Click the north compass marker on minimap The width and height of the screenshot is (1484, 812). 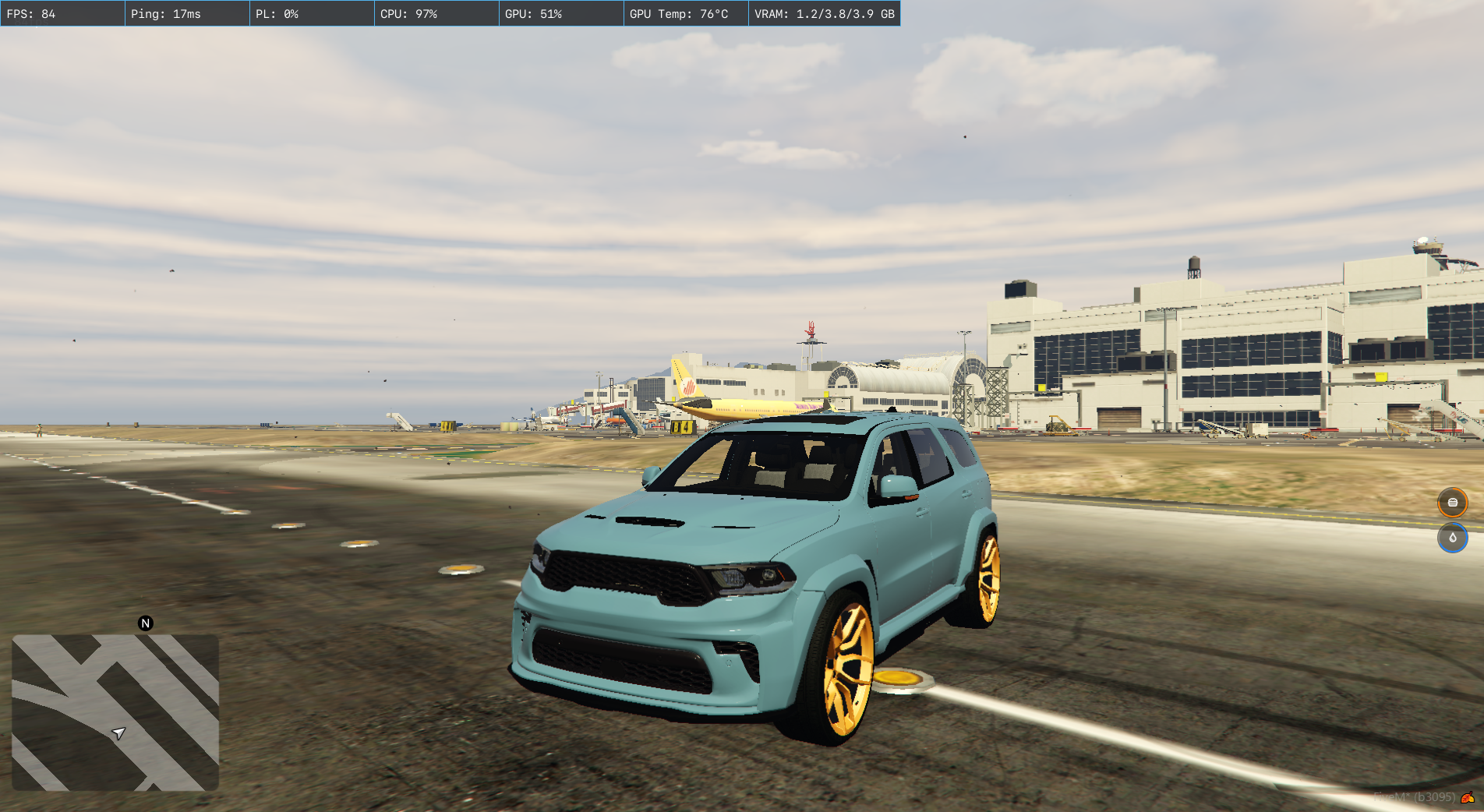145,623
